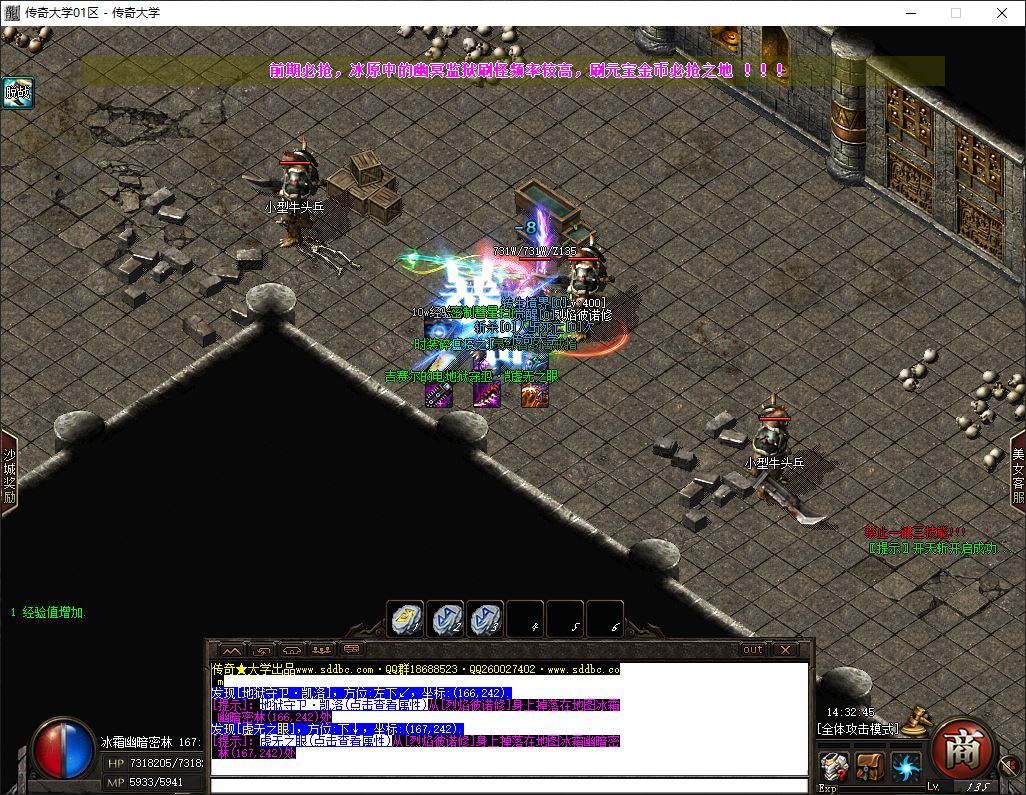Toggle the sound speaker icon

(1008, 765)
